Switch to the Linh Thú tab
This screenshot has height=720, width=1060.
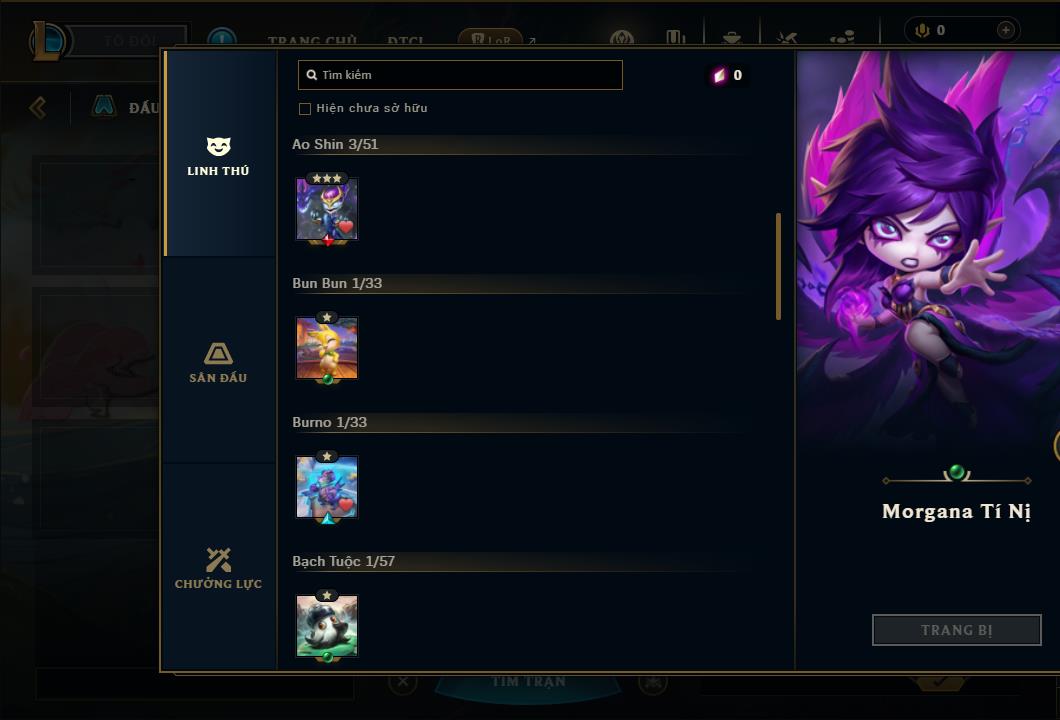click(218, 156)
